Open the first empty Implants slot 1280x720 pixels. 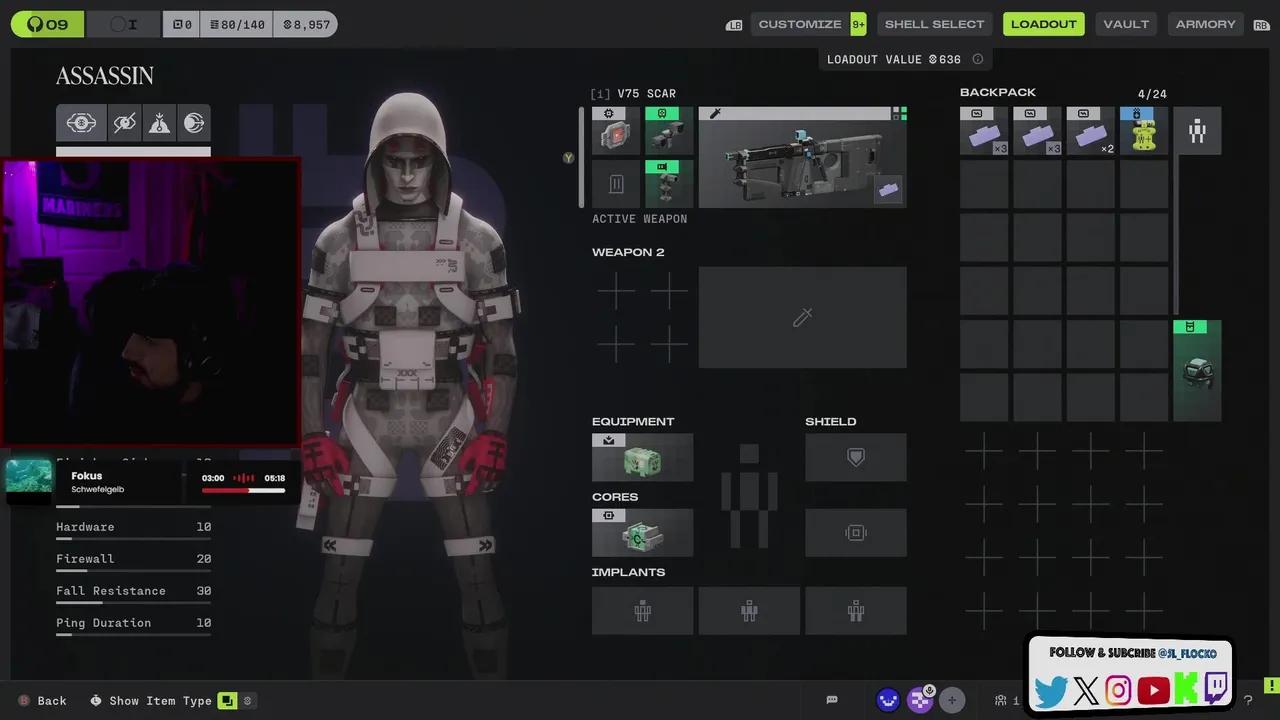pyautogui.click(x=642, y=610)
